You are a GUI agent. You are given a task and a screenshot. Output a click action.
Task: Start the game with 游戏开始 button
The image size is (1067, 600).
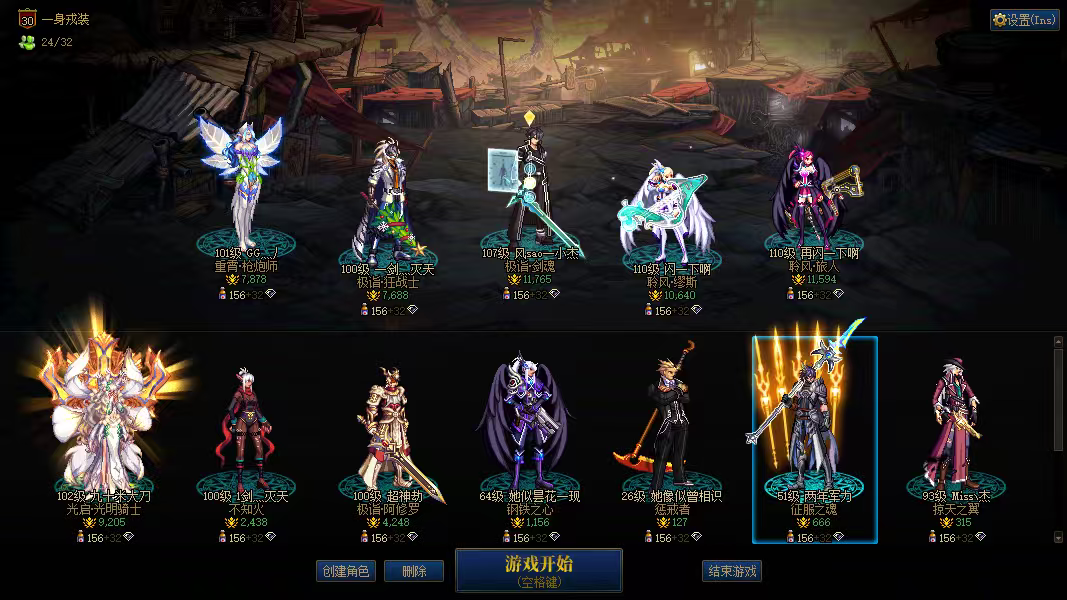click(538, 570)
